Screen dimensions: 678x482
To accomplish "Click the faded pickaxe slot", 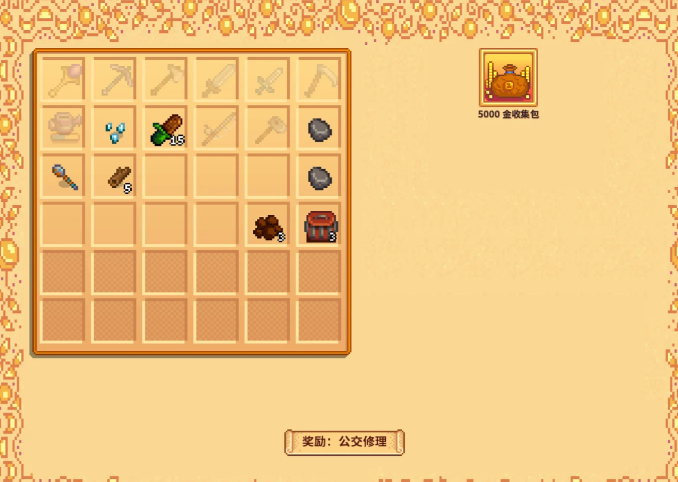I will click(x=118, y=79).
